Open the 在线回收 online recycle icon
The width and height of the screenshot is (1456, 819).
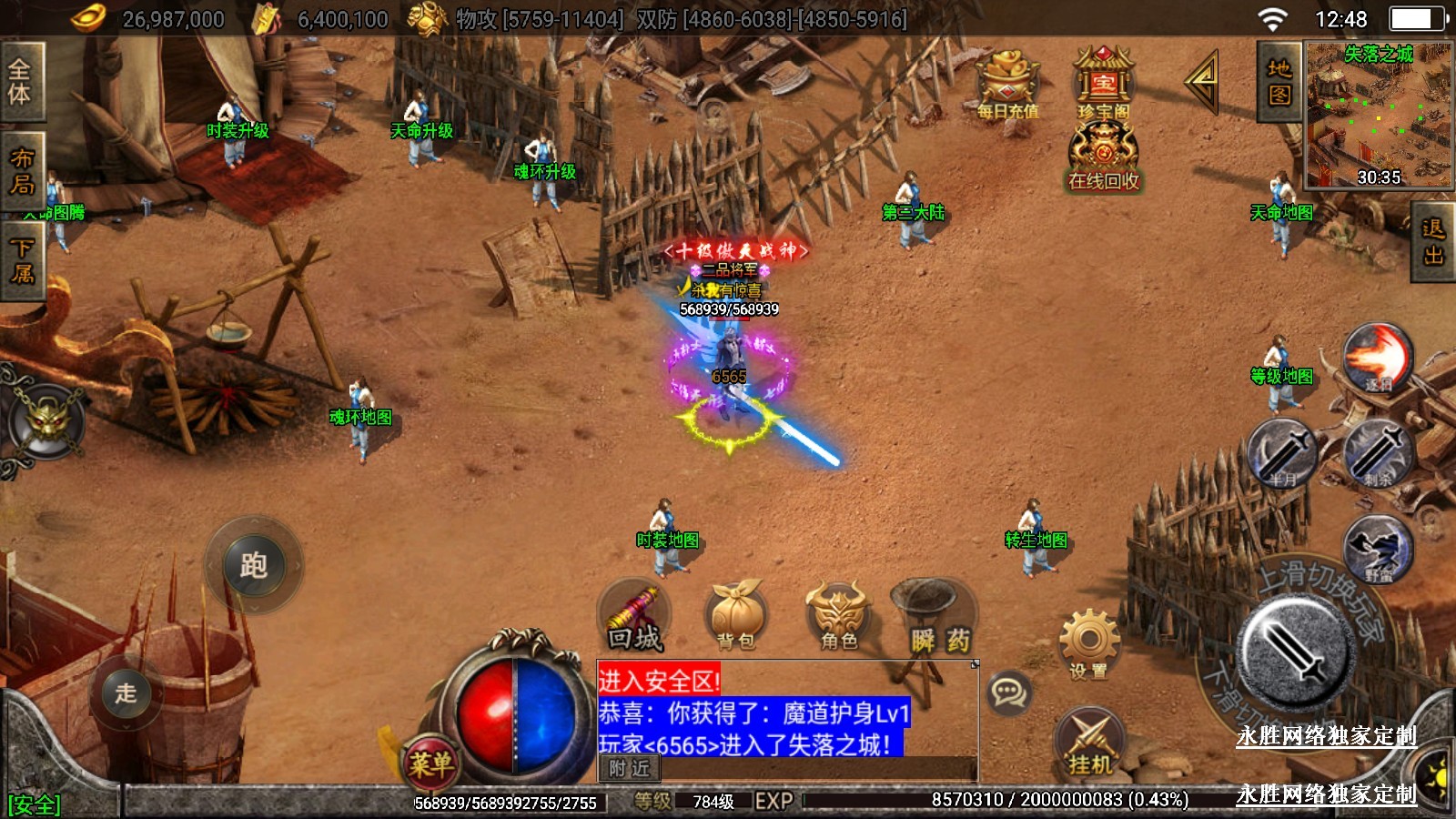pyautogui.click(x=1103, y=157)
